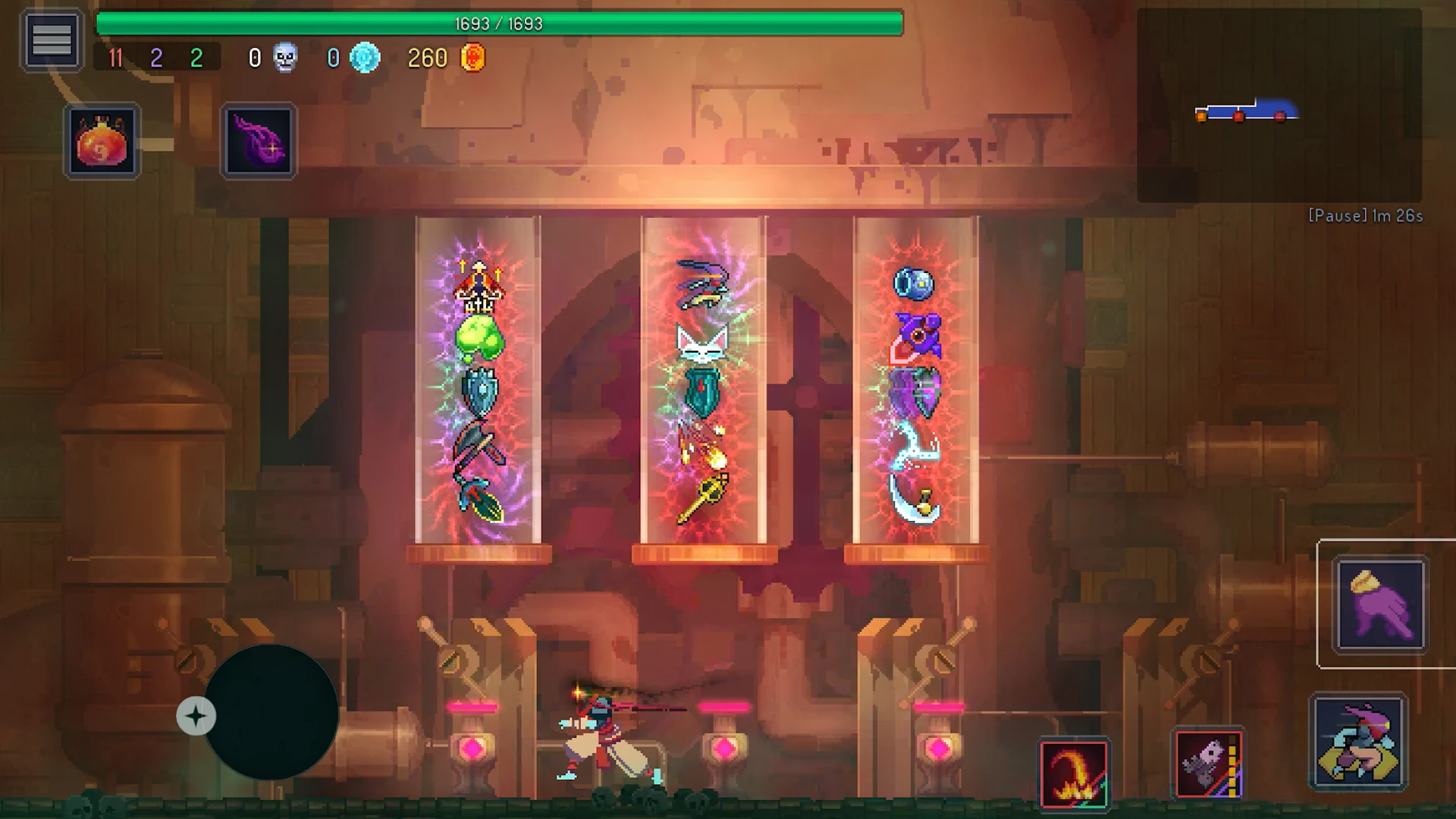1456x819 pixels.
Task: Tap the health flask icon
Action: point(102,142)
